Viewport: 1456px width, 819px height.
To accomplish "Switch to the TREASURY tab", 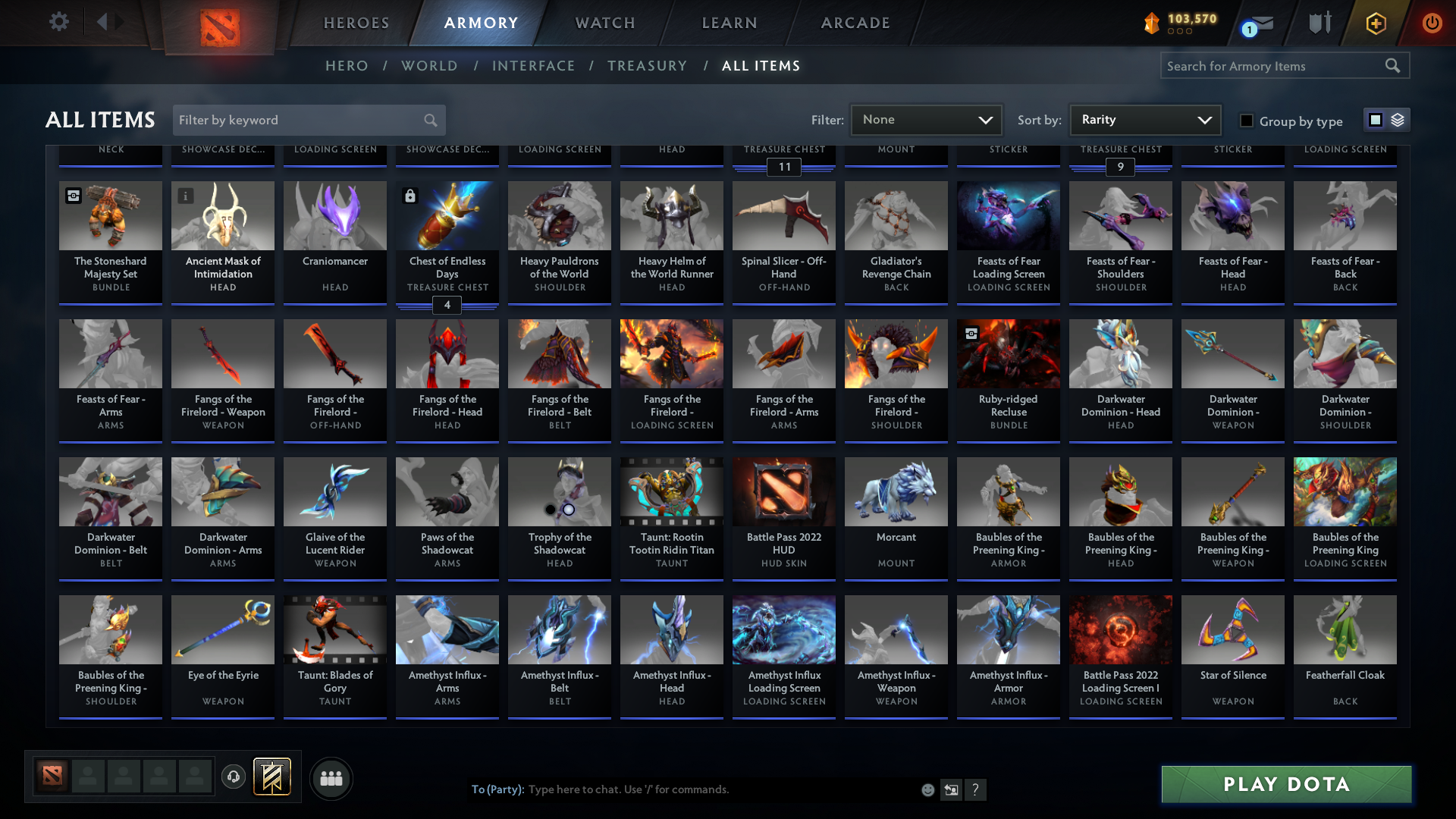I will coord(647,66).
